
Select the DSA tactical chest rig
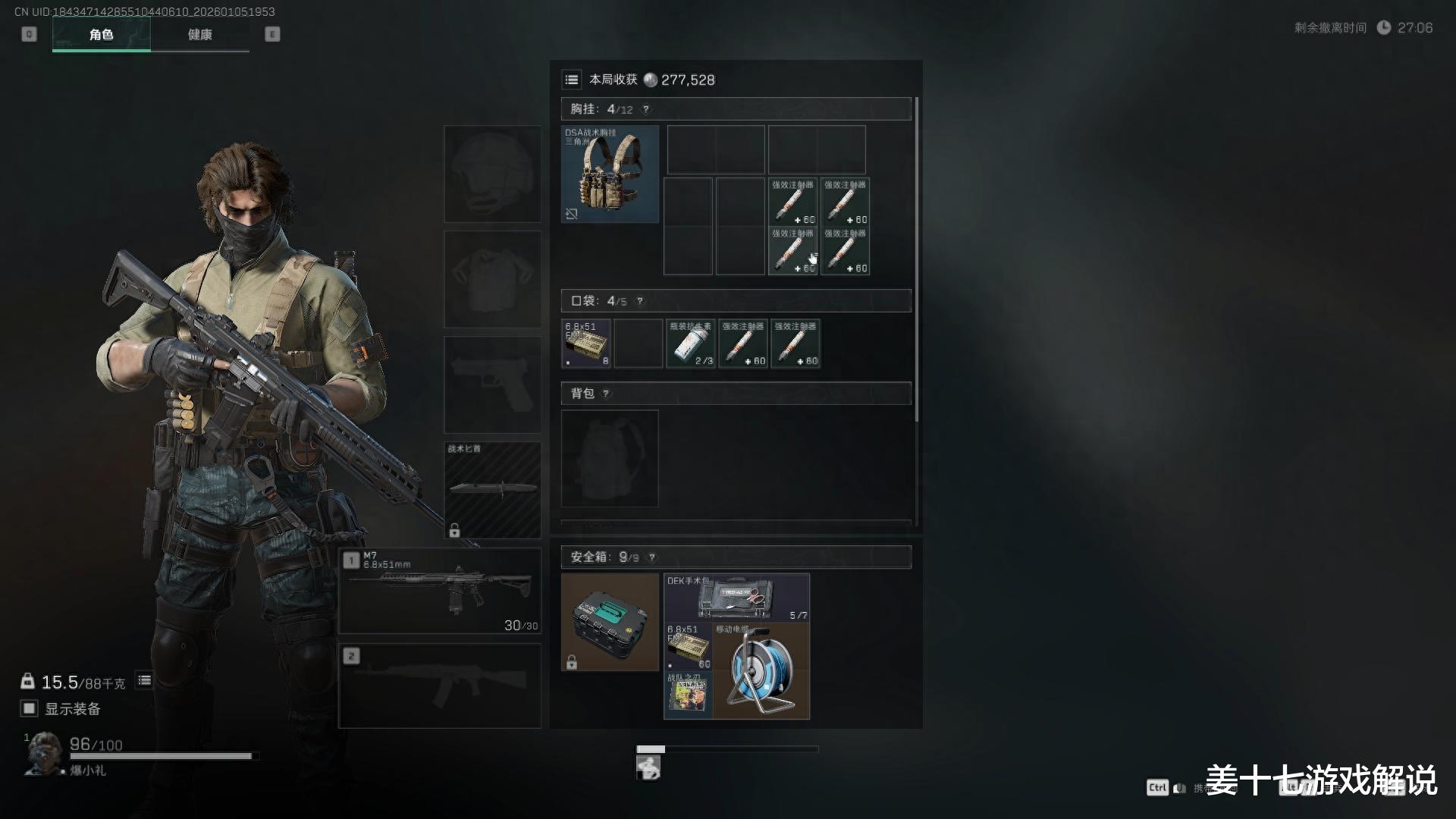pyautogui.click(x=610, y=174)
